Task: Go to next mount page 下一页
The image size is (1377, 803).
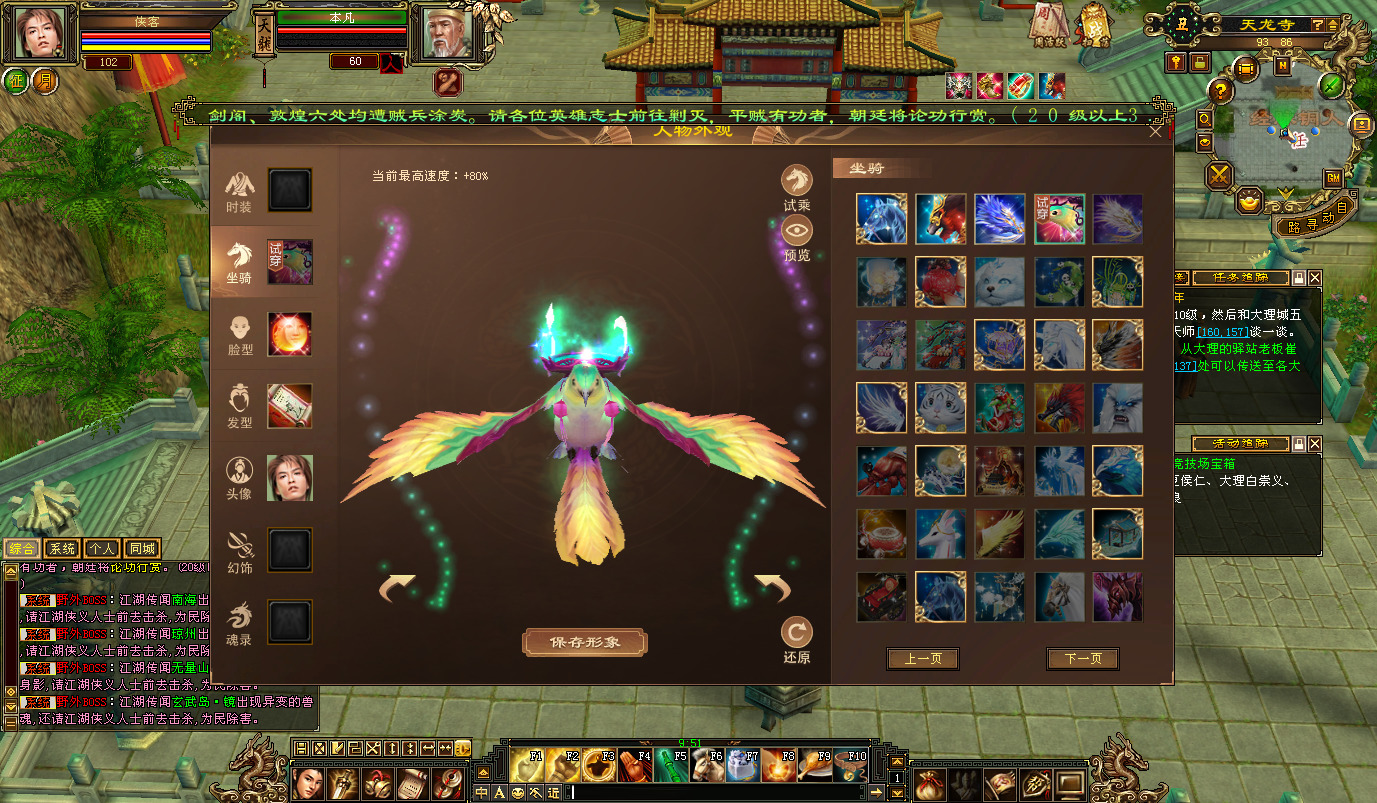Action: click(1082, 659)
